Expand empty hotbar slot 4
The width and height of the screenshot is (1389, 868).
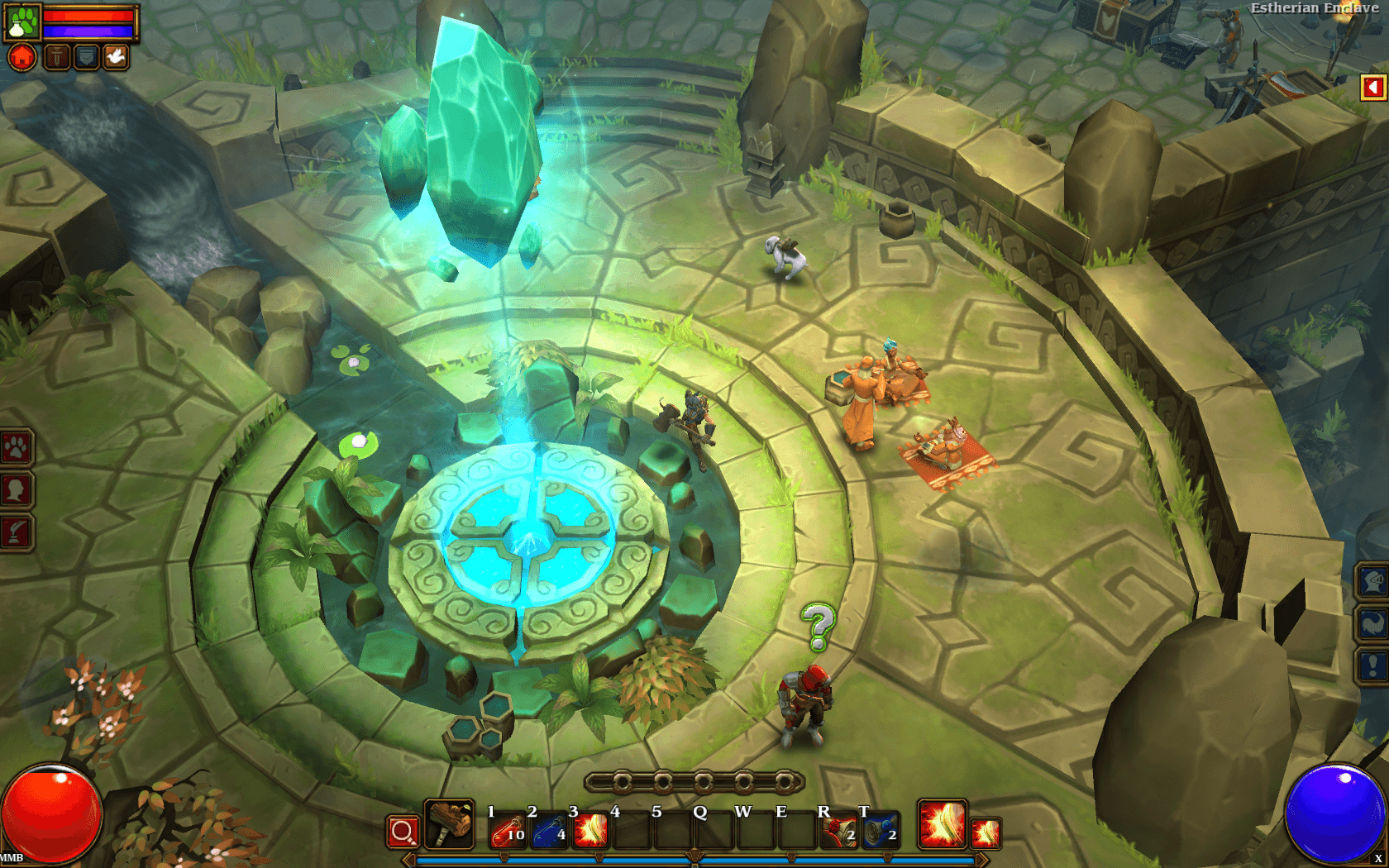click(632, 829)
